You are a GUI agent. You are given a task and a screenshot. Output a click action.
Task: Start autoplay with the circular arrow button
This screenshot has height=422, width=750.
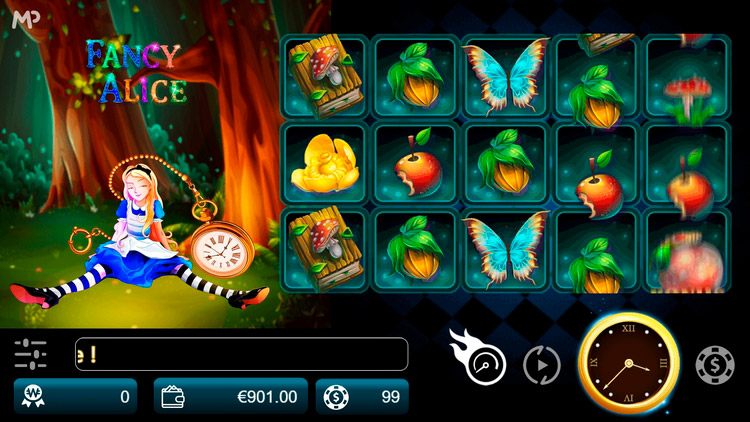(x=542, y=365)
